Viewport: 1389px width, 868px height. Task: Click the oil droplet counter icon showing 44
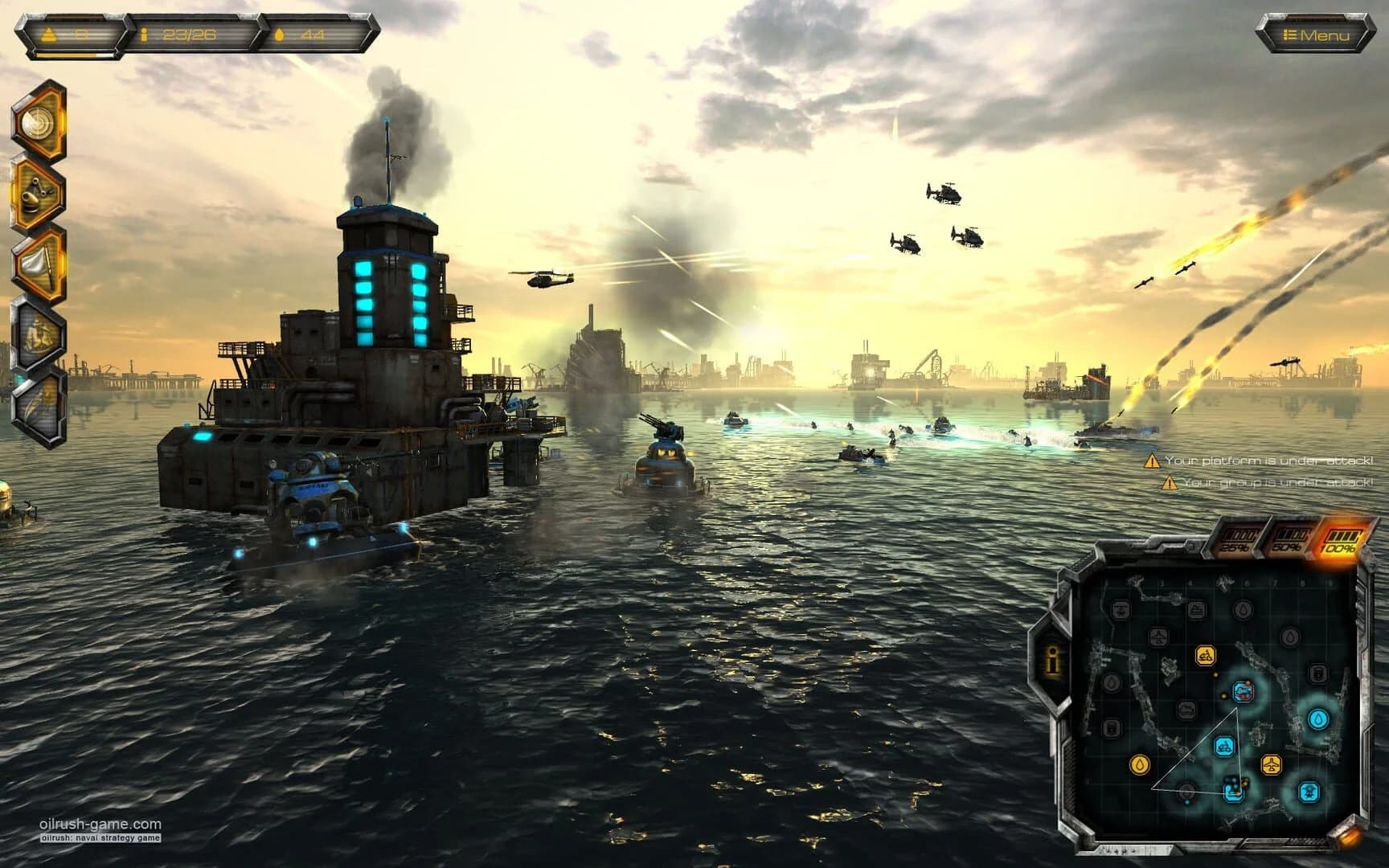tap(280, 34)
